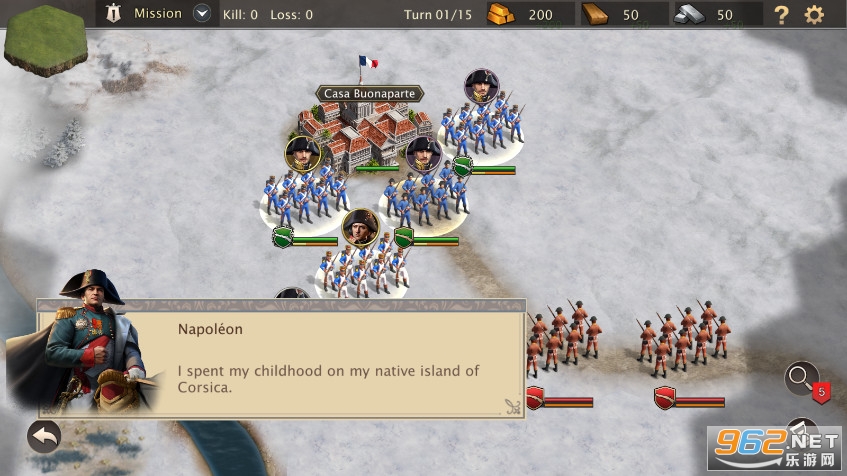Image resolution: width=847 pixels, height=476 pixels.
Task: Open the Mission dropdown arrow
Action: pos(202,14)
